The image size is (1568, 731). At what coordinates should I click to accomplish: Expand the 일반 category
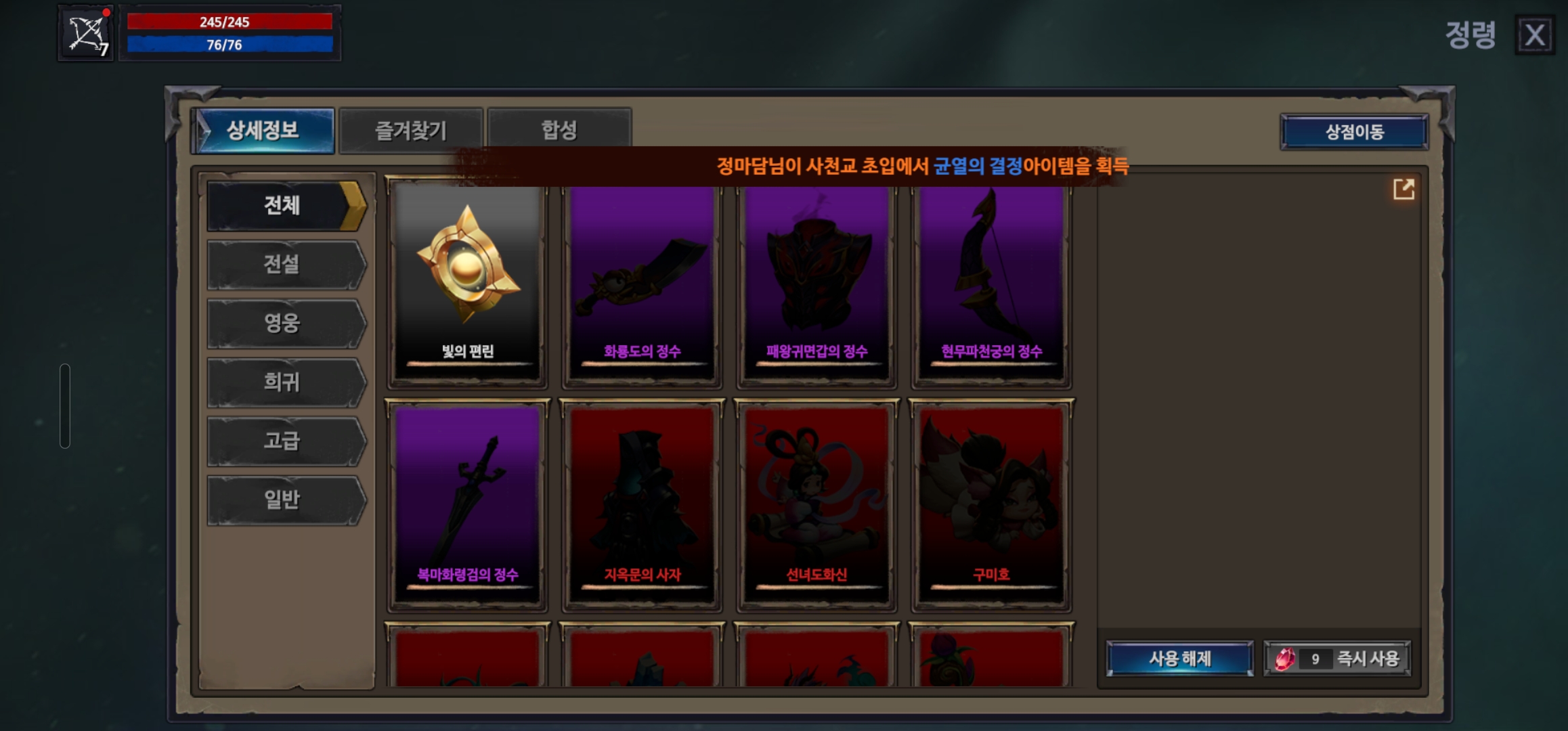point(284,500)
